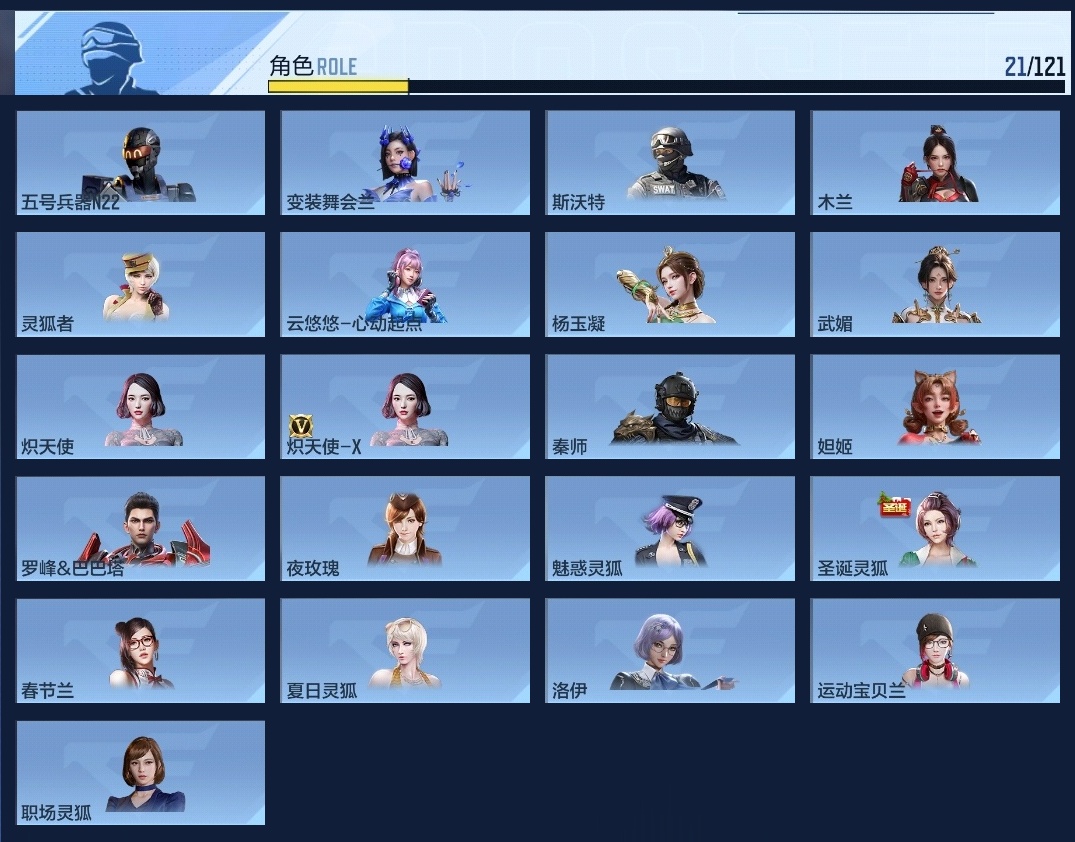
Task: Select the 木兰 character tile
Action: [x=935, y=162]
